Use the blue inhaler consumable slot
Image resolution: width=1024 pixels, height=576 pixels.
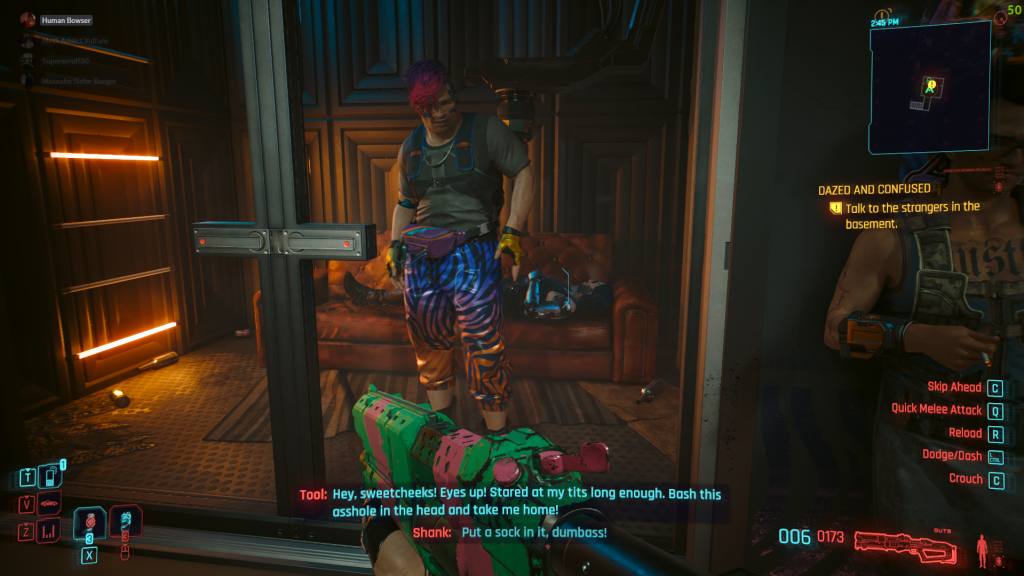pos(125,522)
